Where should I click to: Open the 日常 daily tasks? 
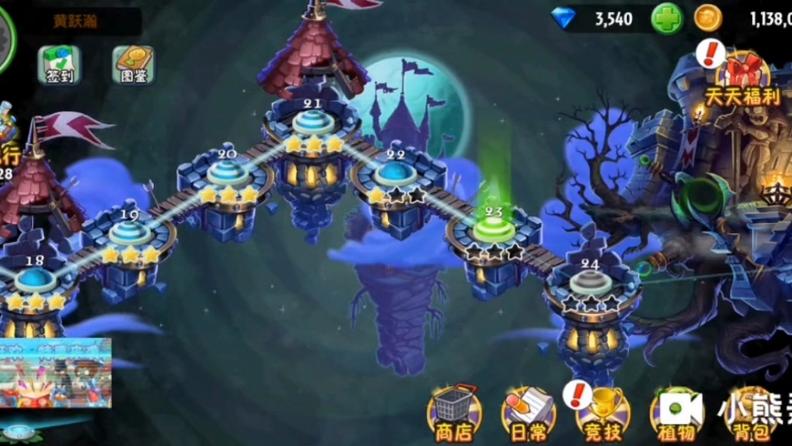(x=527, y=411)
